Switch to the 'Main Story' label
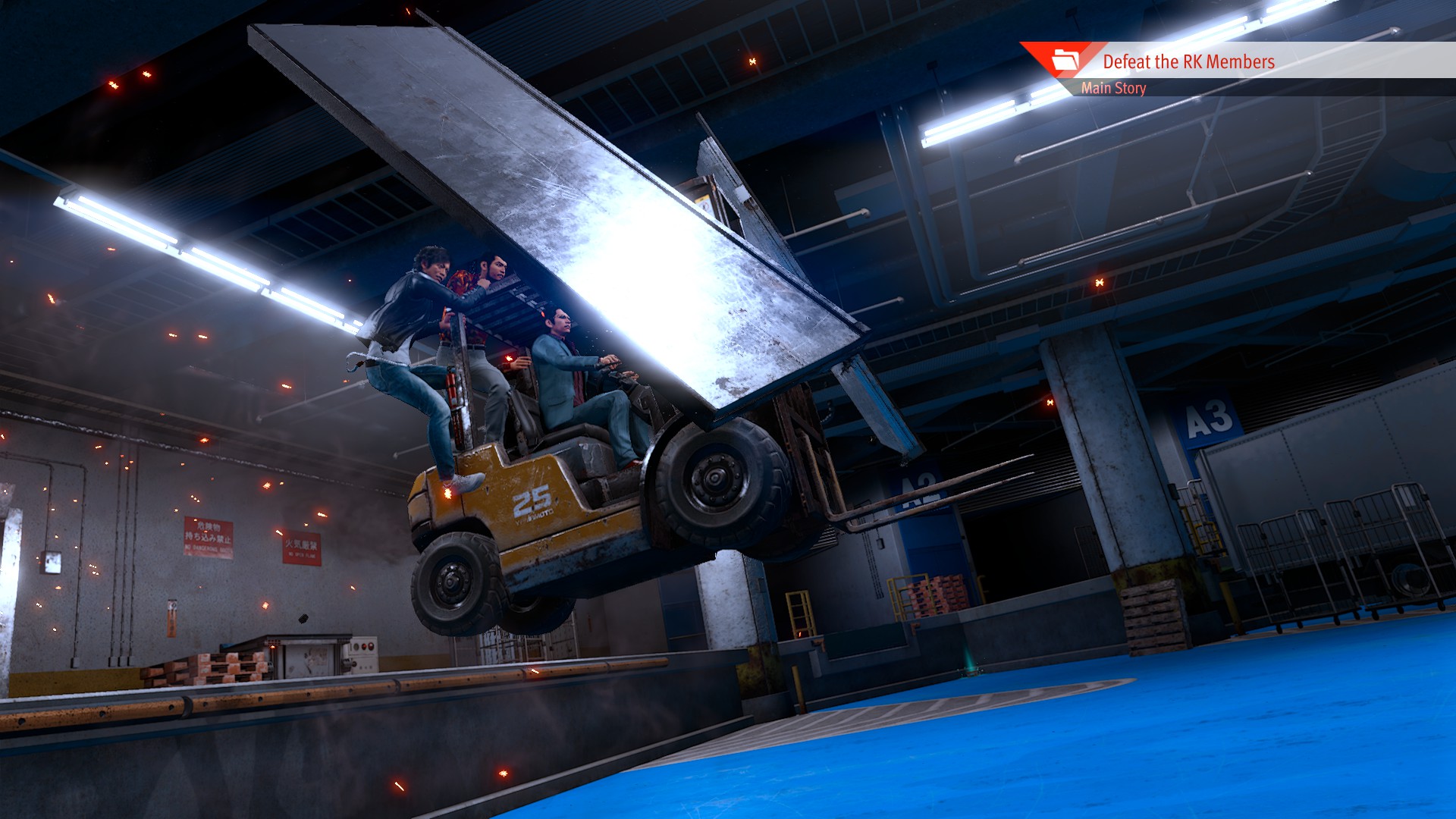The height and width of the screenshot is (819, 1456). coord(1115,89)
